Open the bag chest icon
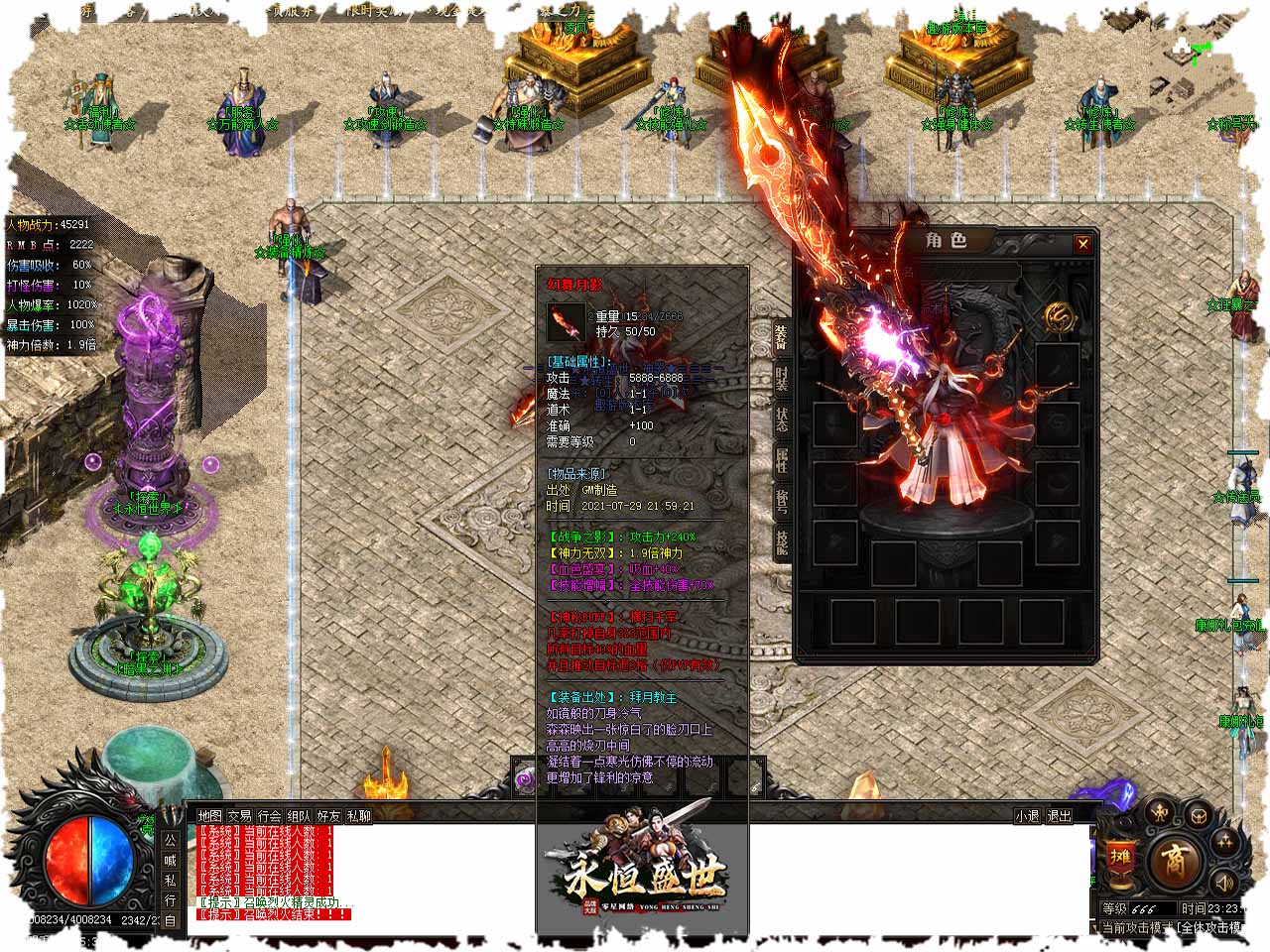The height and width of the screenshot is (952, 1270). coord(1199,816)
